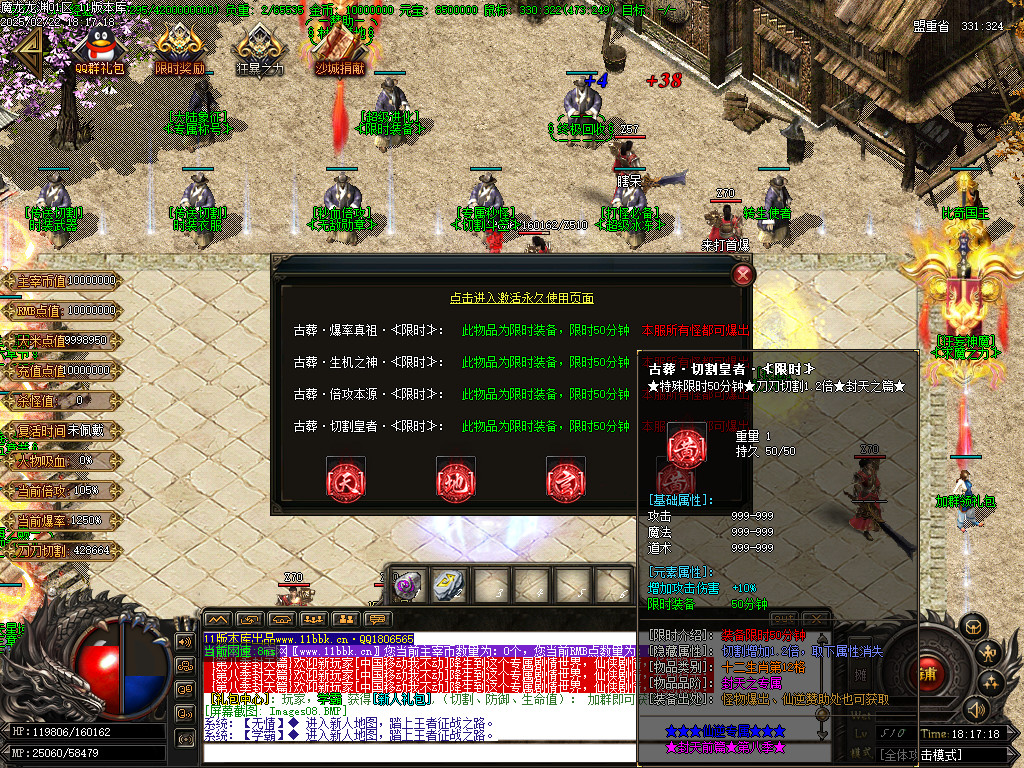Use the yellow rune stone in the hotbar
The width and height of the screenshot is (1024, 768).
[446, 586]
